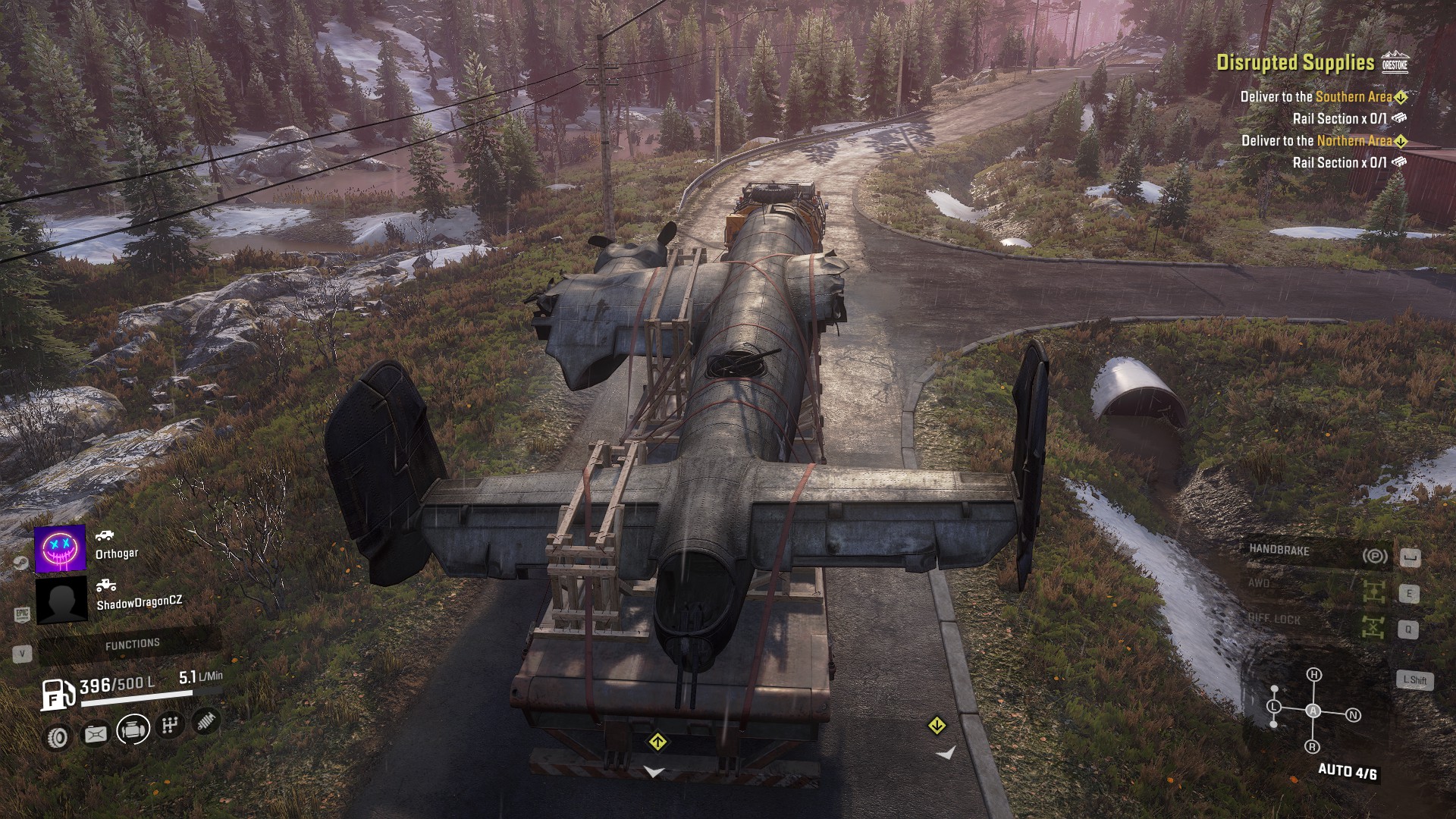Screen dimensions: 1456x819
Task: Shift into Low gear on gear selector
Action: 1274,707
